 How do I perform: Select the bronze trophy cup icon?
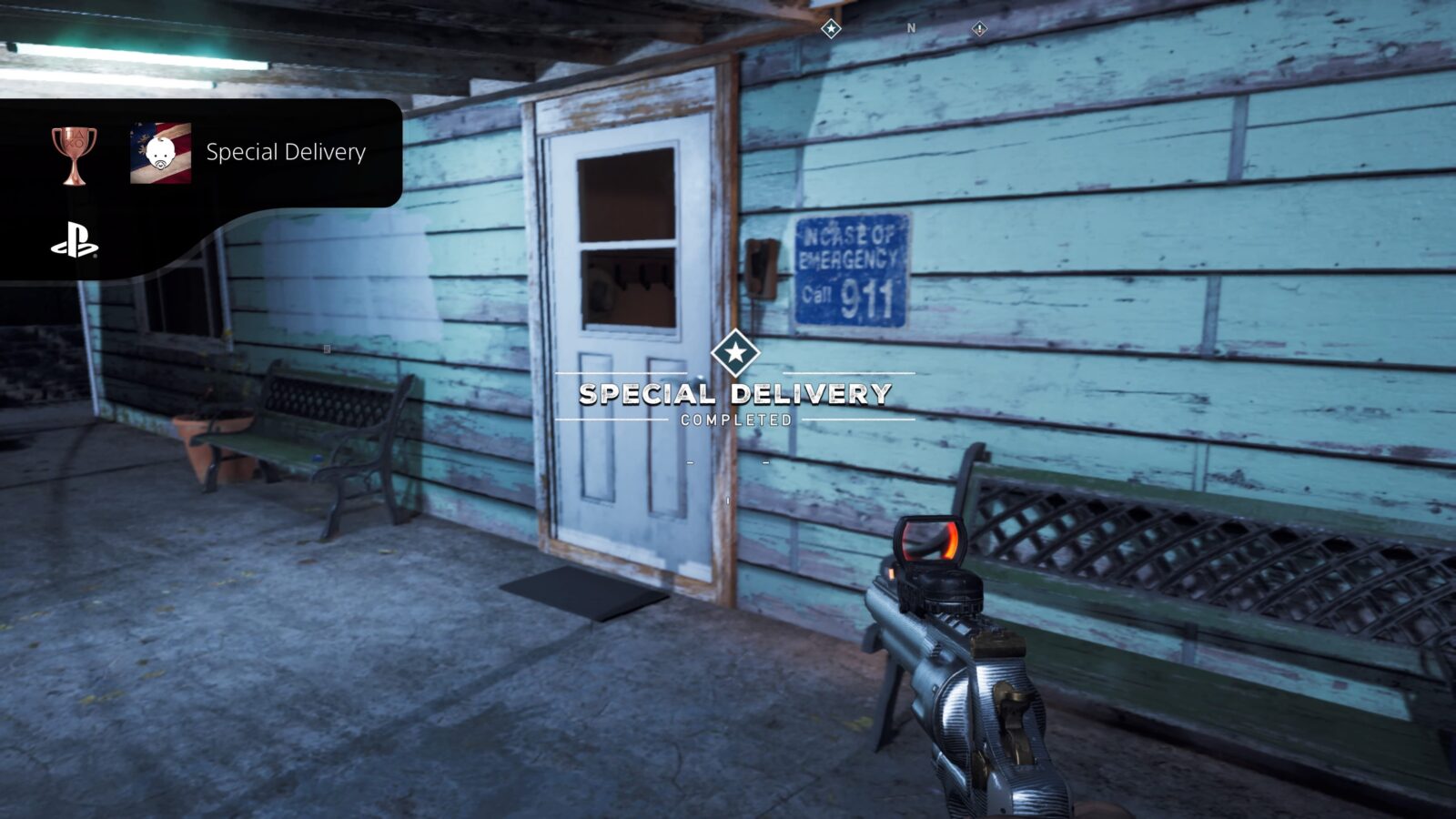(74, 155)
